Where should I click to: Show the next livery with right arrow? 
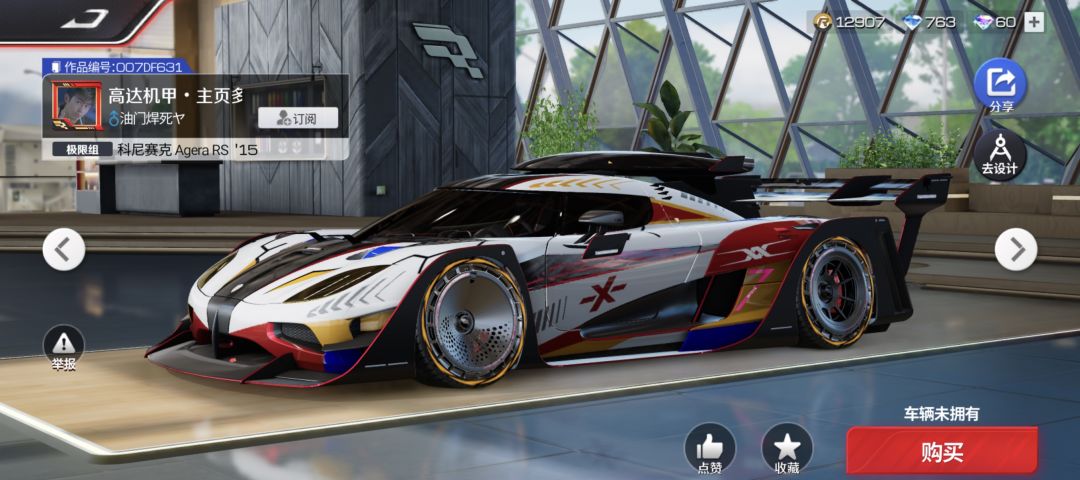pyautogui.click(x=1016, y=249)
